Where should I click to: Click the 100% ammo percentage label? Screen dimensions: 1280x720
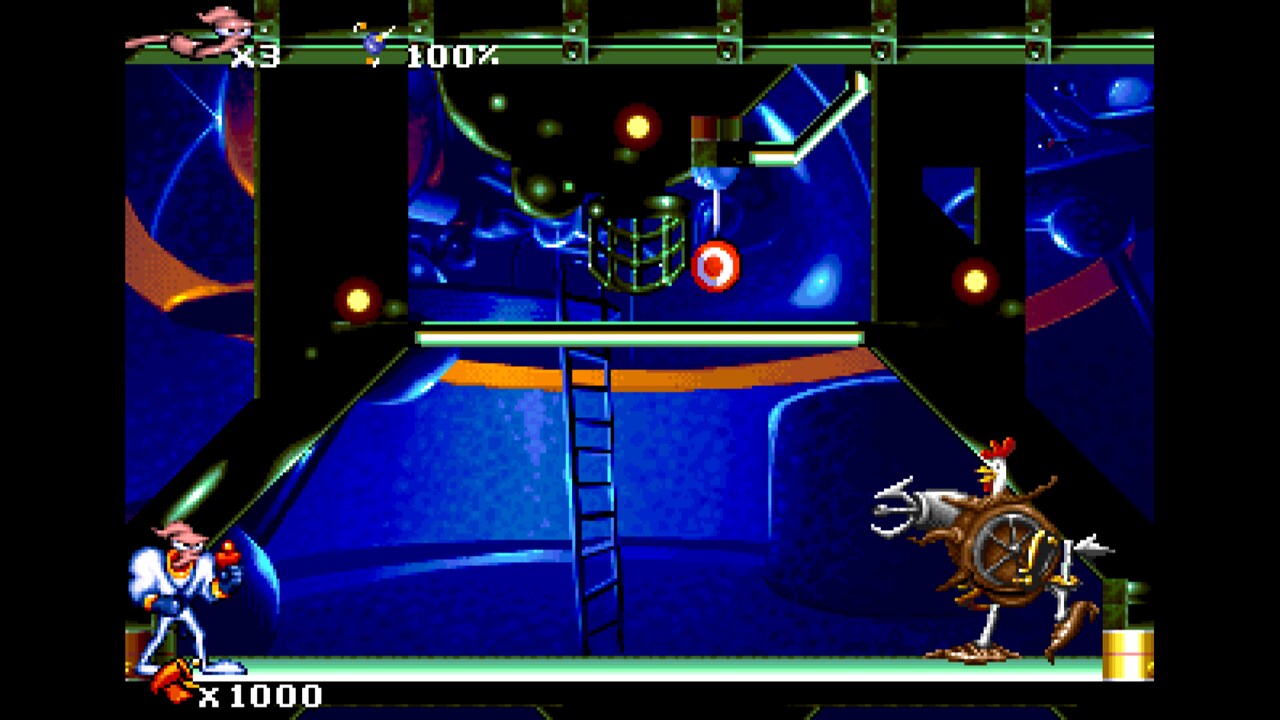452,56
